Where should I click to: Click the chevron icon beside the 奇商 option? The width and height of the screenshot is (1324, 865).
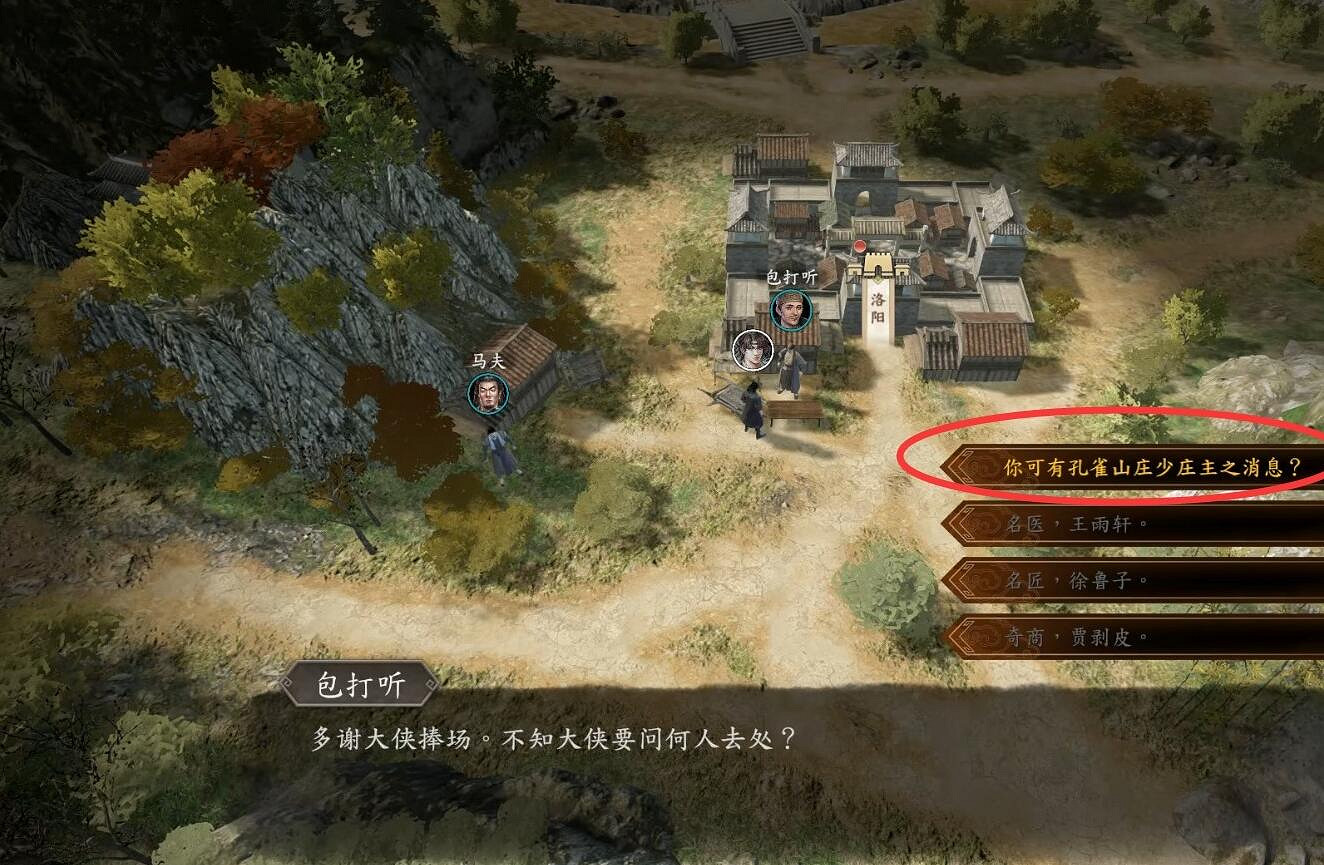(963, 637)
